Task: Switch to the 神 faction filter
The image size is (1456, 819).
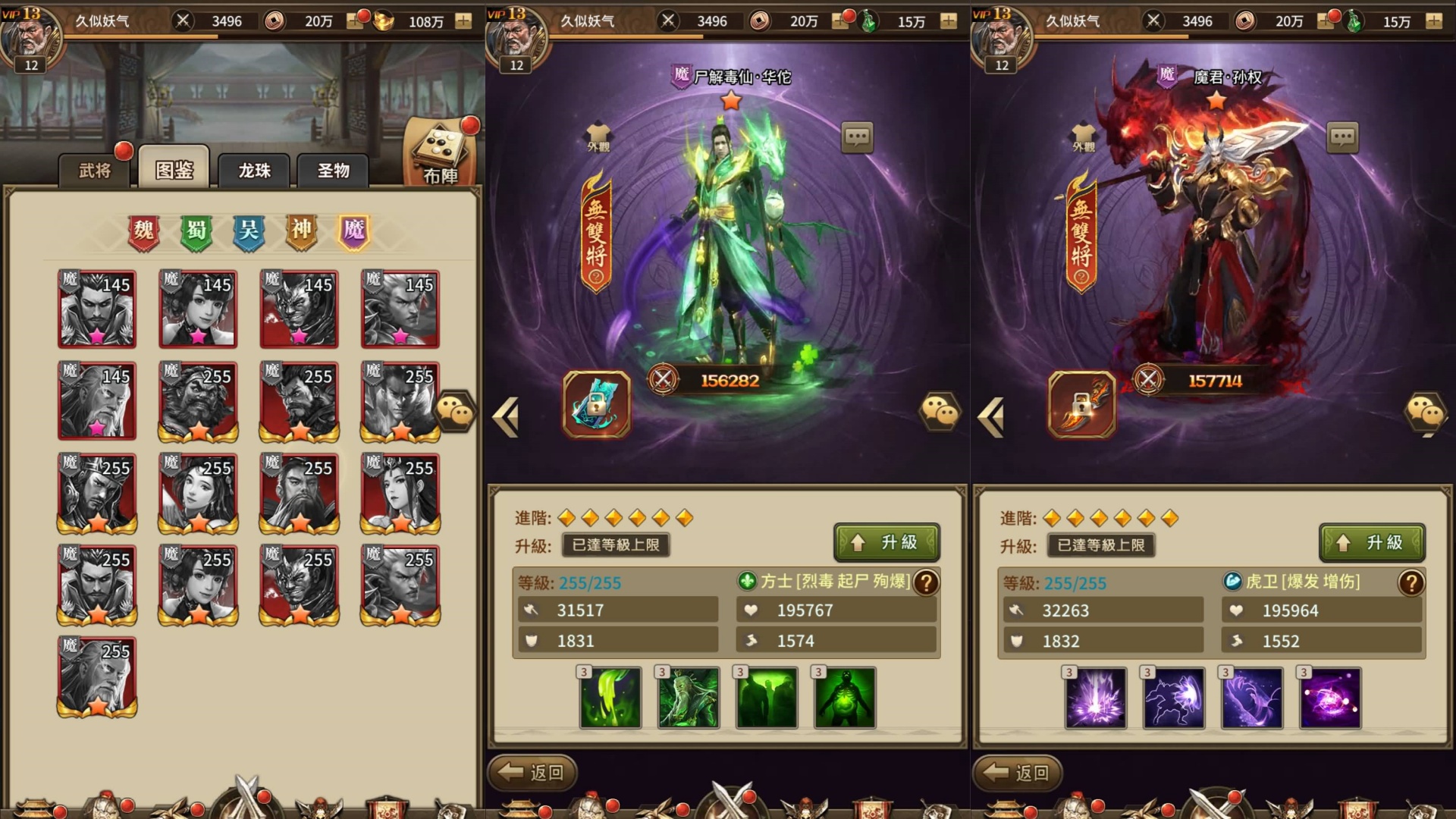Action: coord(299,233)
